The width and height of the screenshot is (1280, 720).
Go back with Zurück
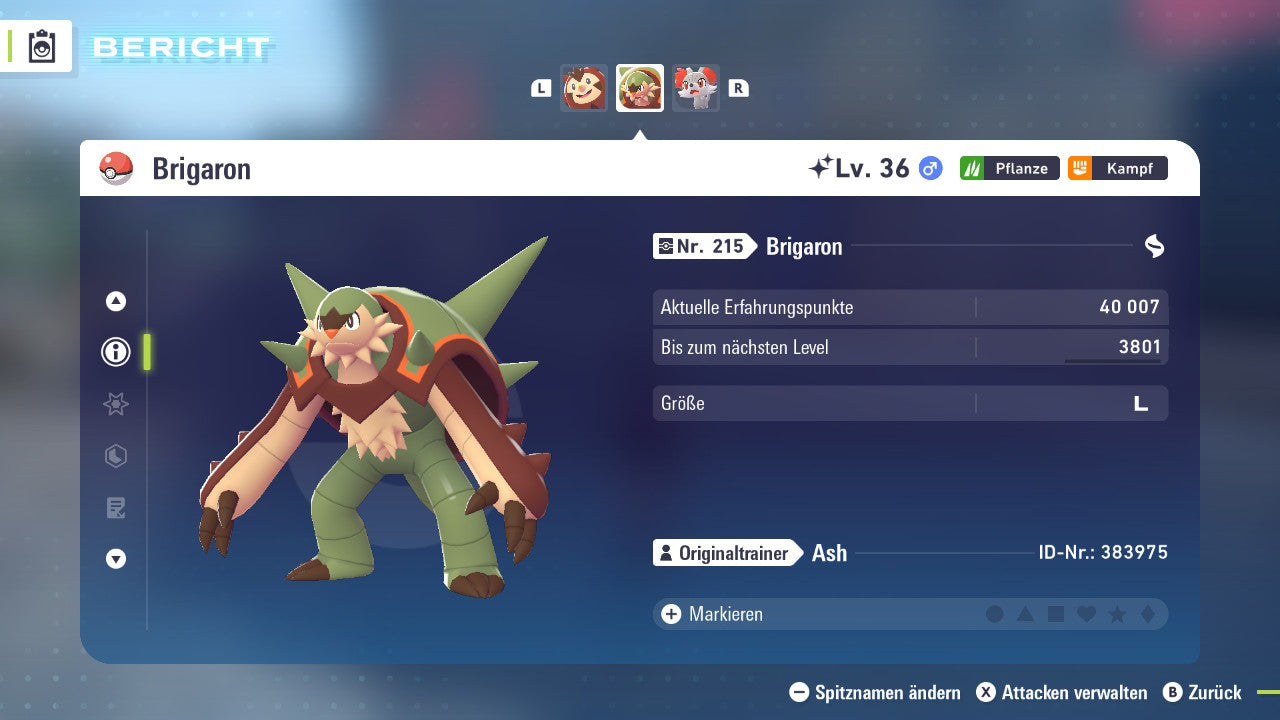[x=1202, y=692]
